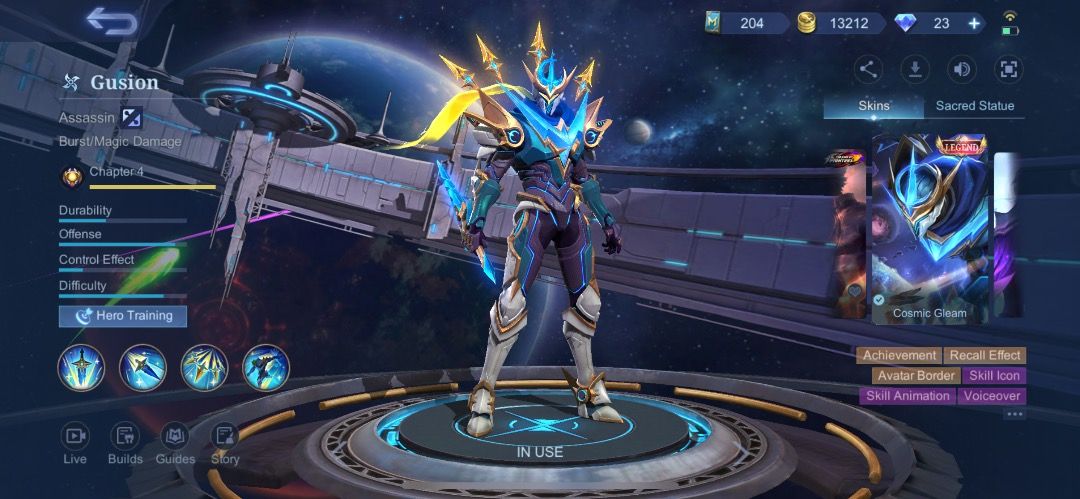This screenshot has width=1080, height=499.
Task: Open the Builds menu
Action: click(125, 444)
